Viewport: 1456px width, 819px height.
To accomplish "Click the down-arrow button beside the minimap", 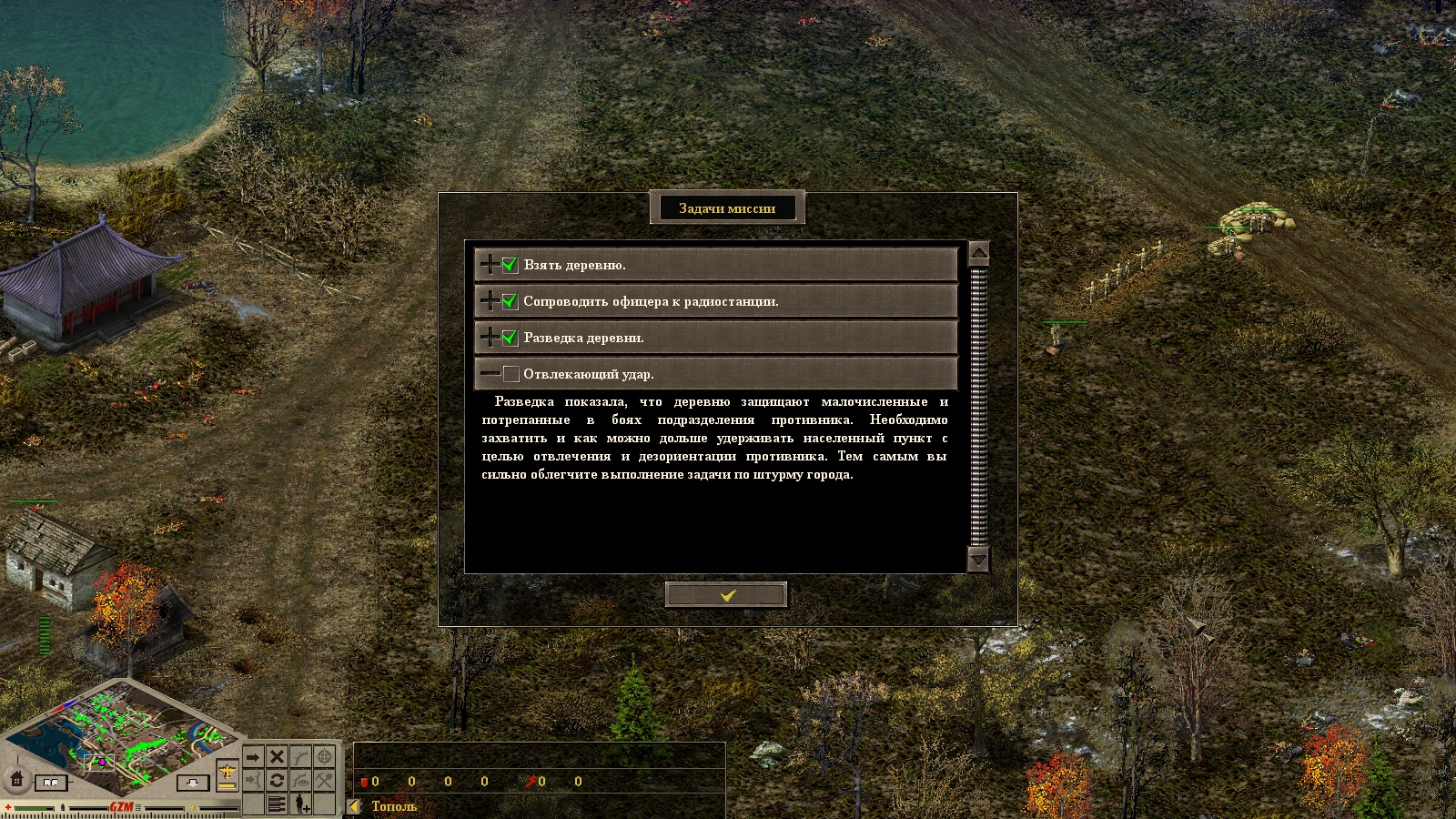I will point(193,782).
